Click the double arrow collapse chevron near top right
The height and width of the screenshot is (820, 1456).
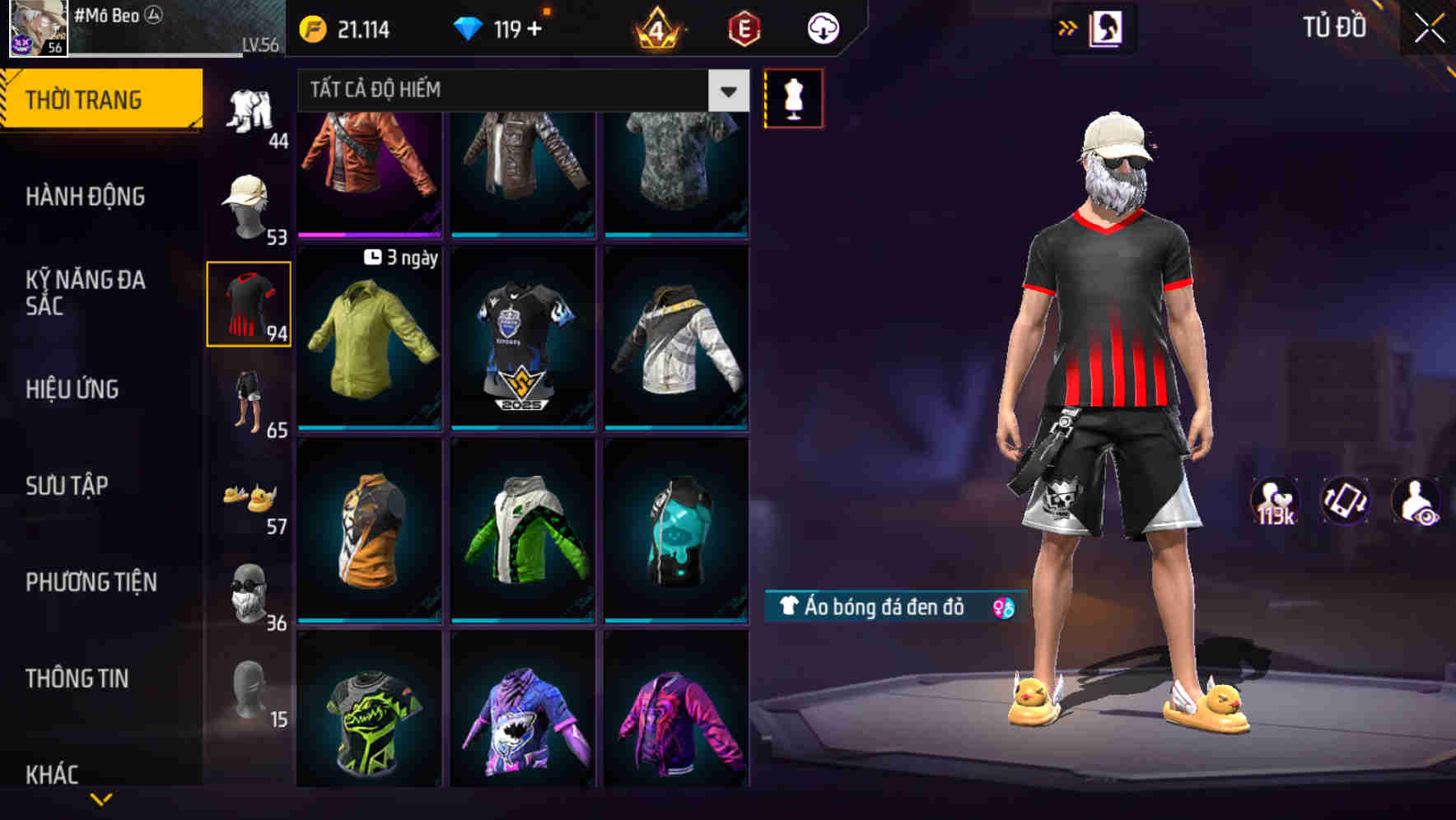coord(1068,26)
